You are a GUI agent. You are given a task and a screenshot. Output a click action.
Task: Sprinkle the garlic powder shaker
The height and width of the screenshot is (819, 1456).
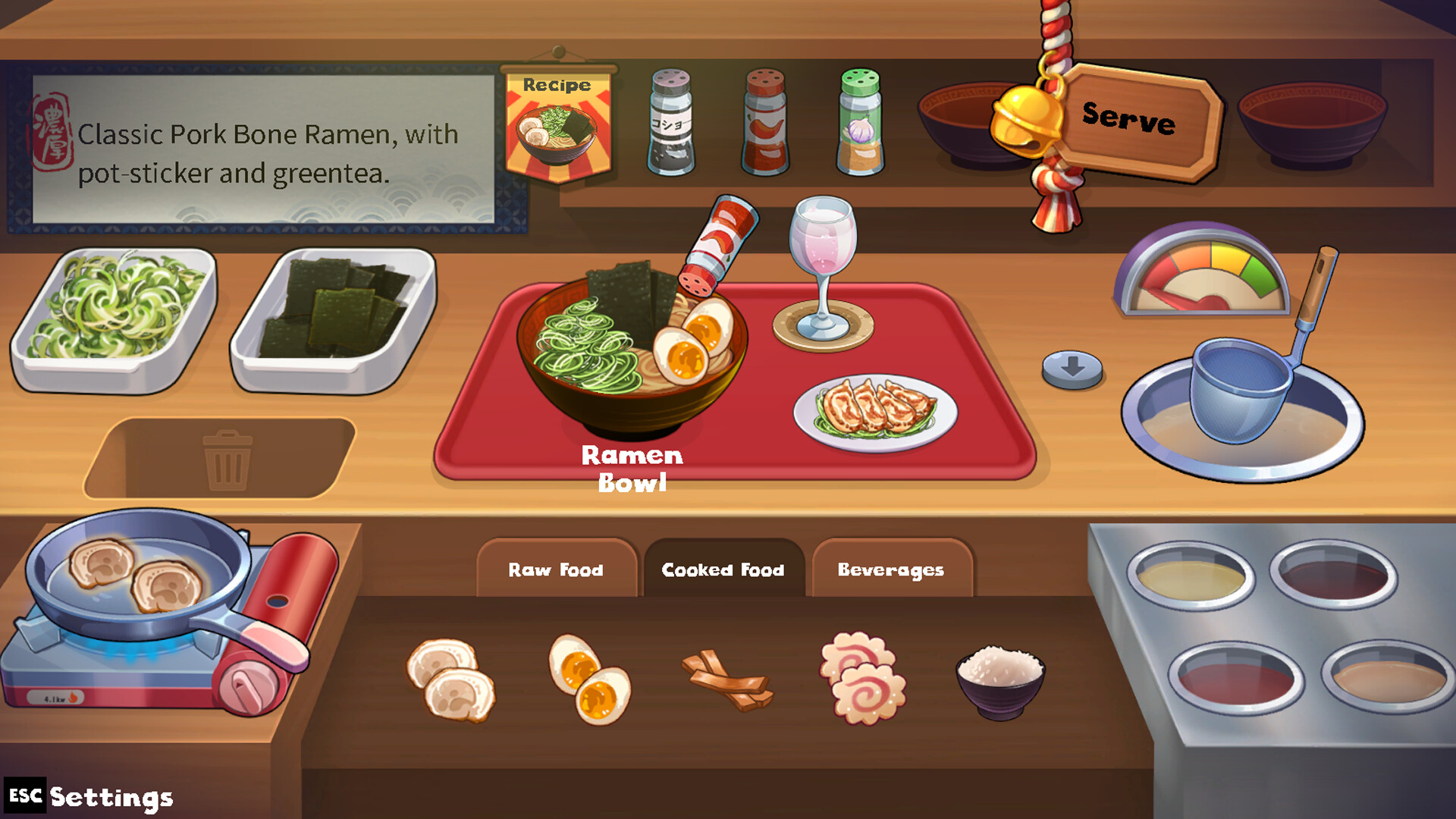point(861,125)
